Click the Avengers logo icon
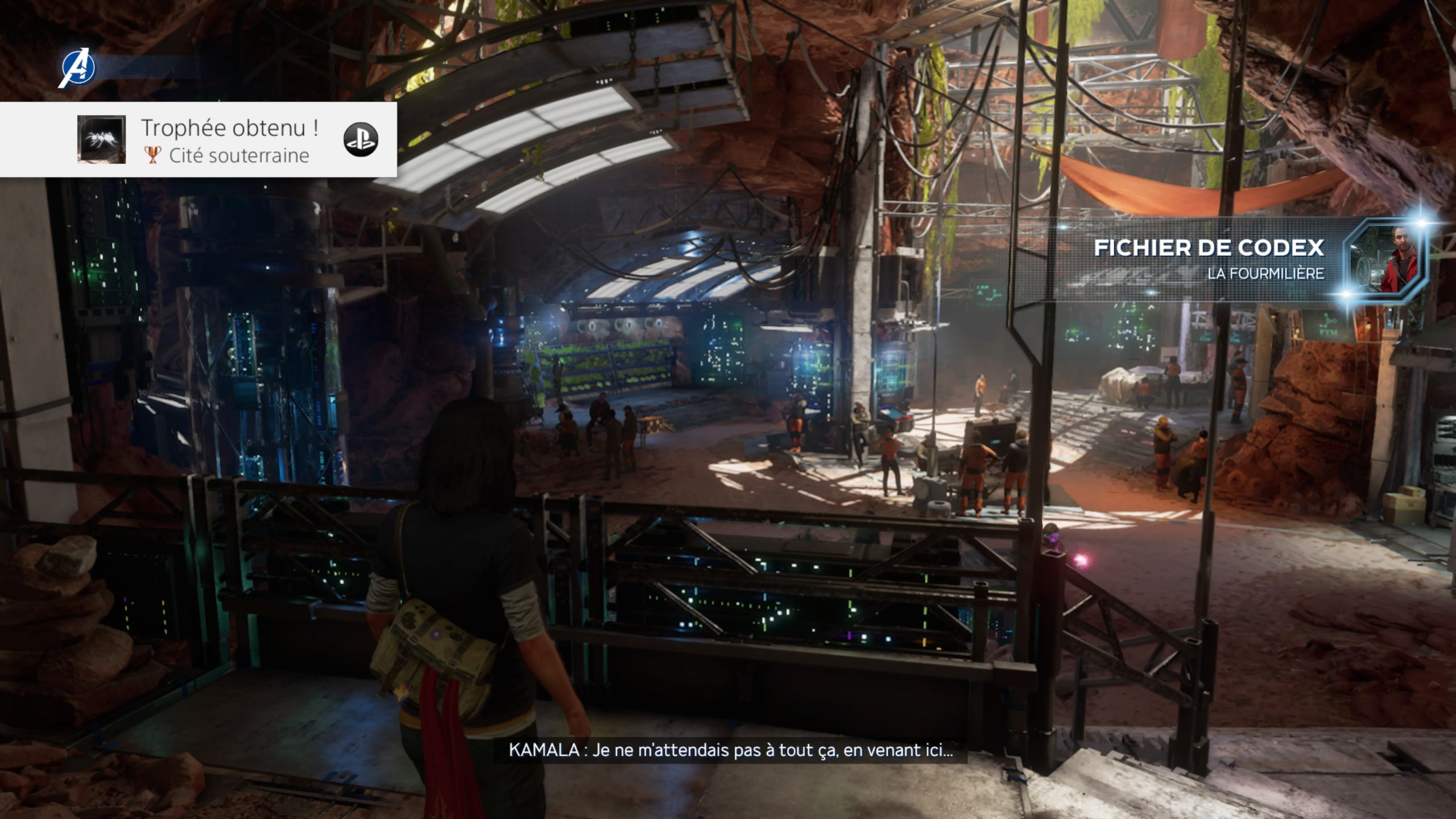Screen dimensions: 1456x819 [78, 68]
